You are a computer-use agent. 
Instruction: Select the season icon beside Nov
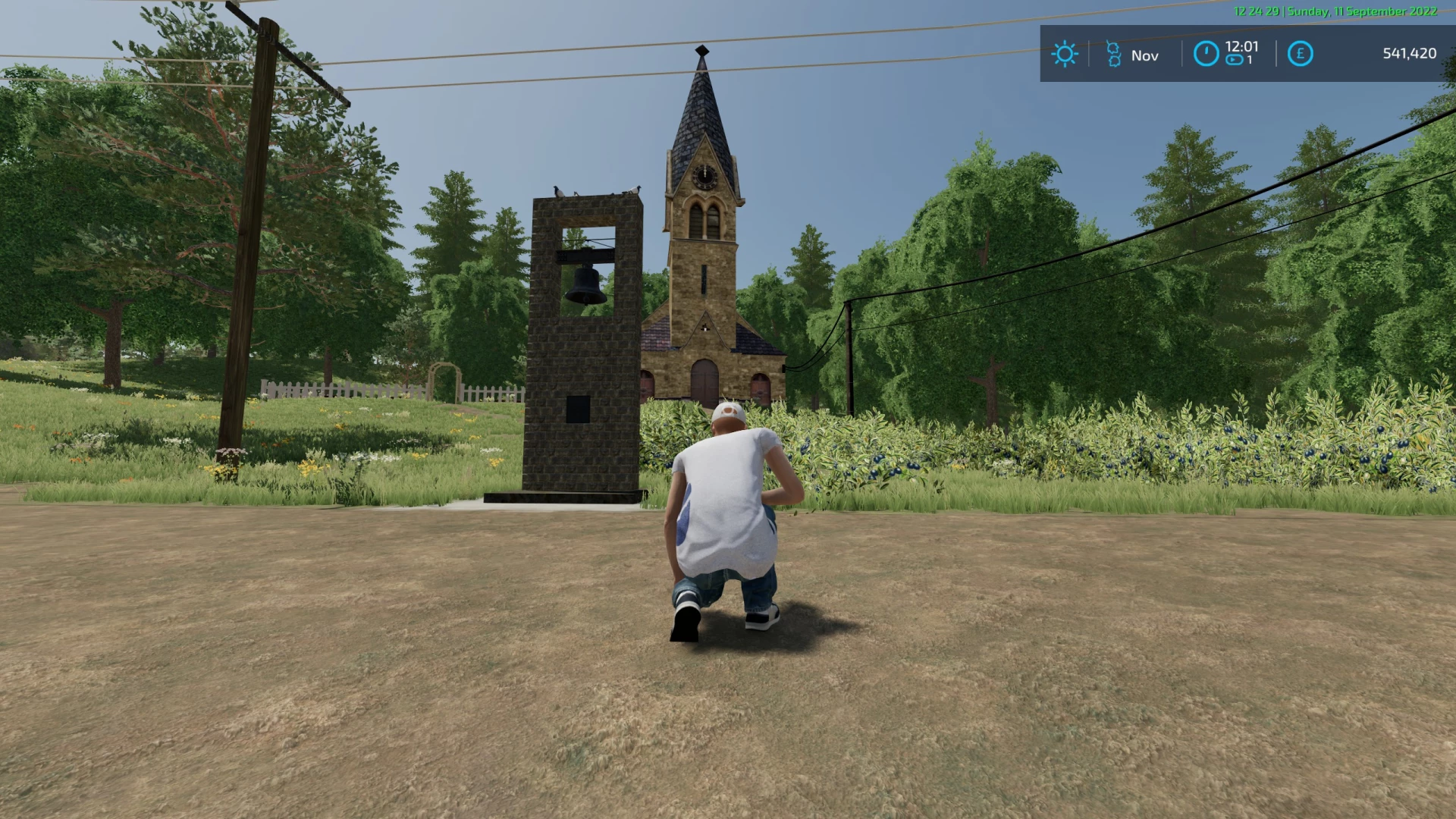pyautogui.click(x=1113, y=55)
